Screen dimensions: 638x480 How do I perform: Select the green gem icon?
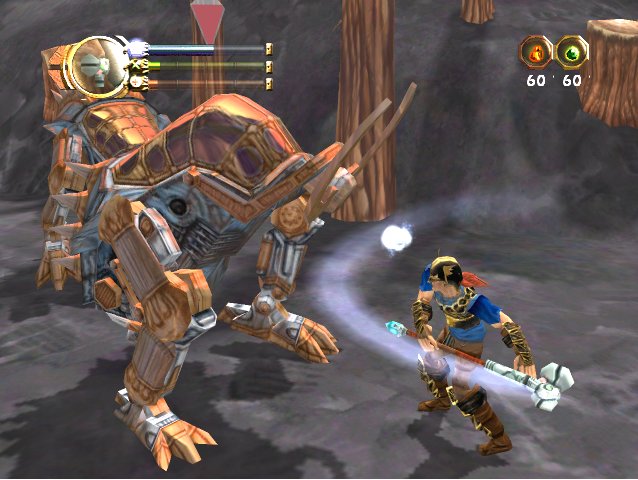(x=573, y=50)
